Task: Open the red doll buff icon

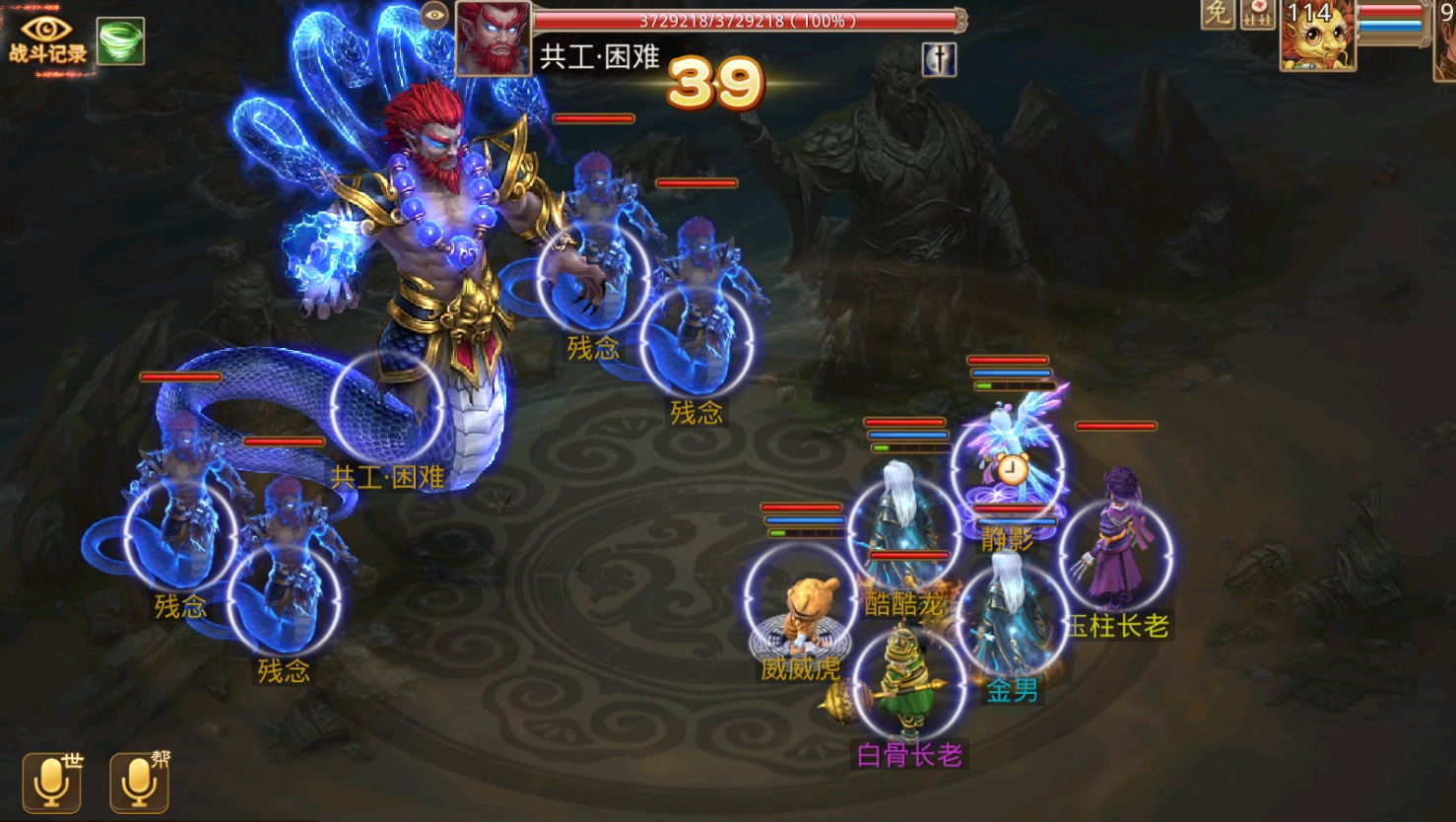Action: click(x=1257, y=14)
